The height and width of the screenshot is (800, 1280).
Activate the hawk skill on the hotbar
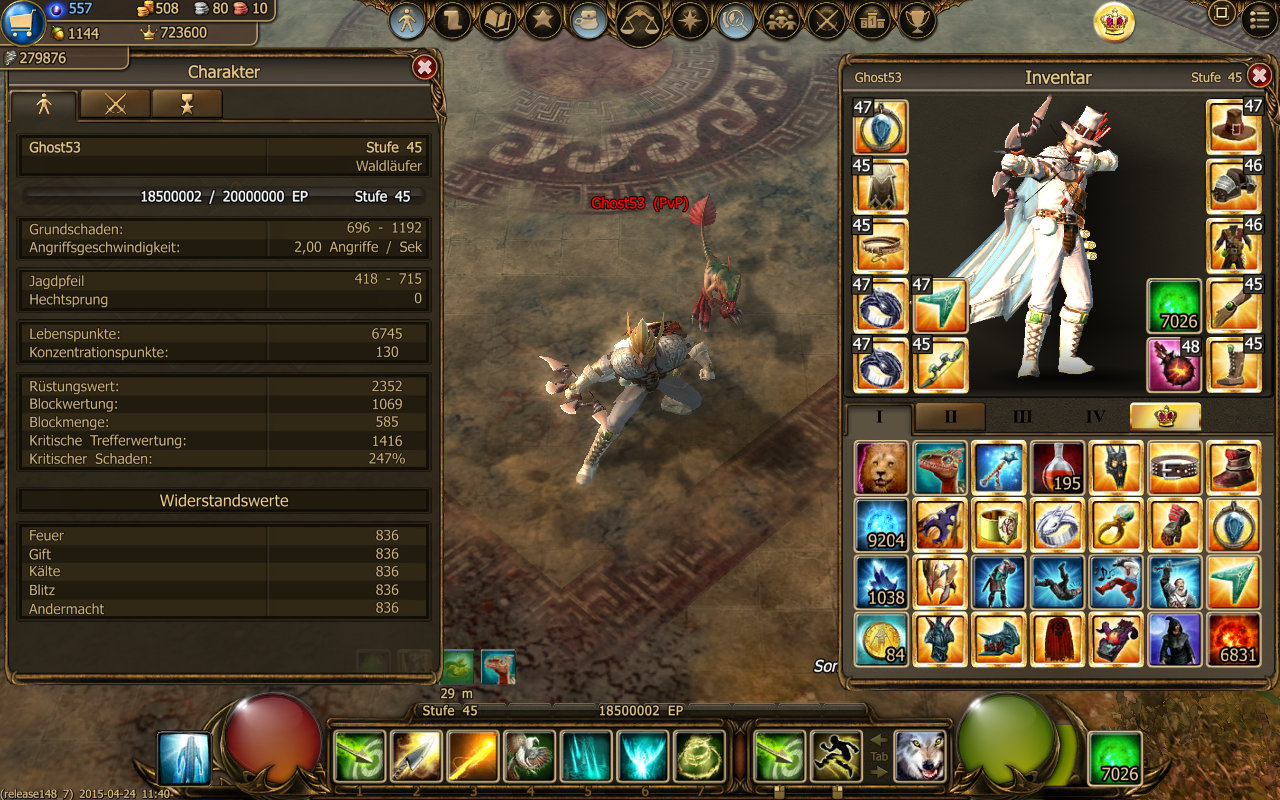point(529,756)
